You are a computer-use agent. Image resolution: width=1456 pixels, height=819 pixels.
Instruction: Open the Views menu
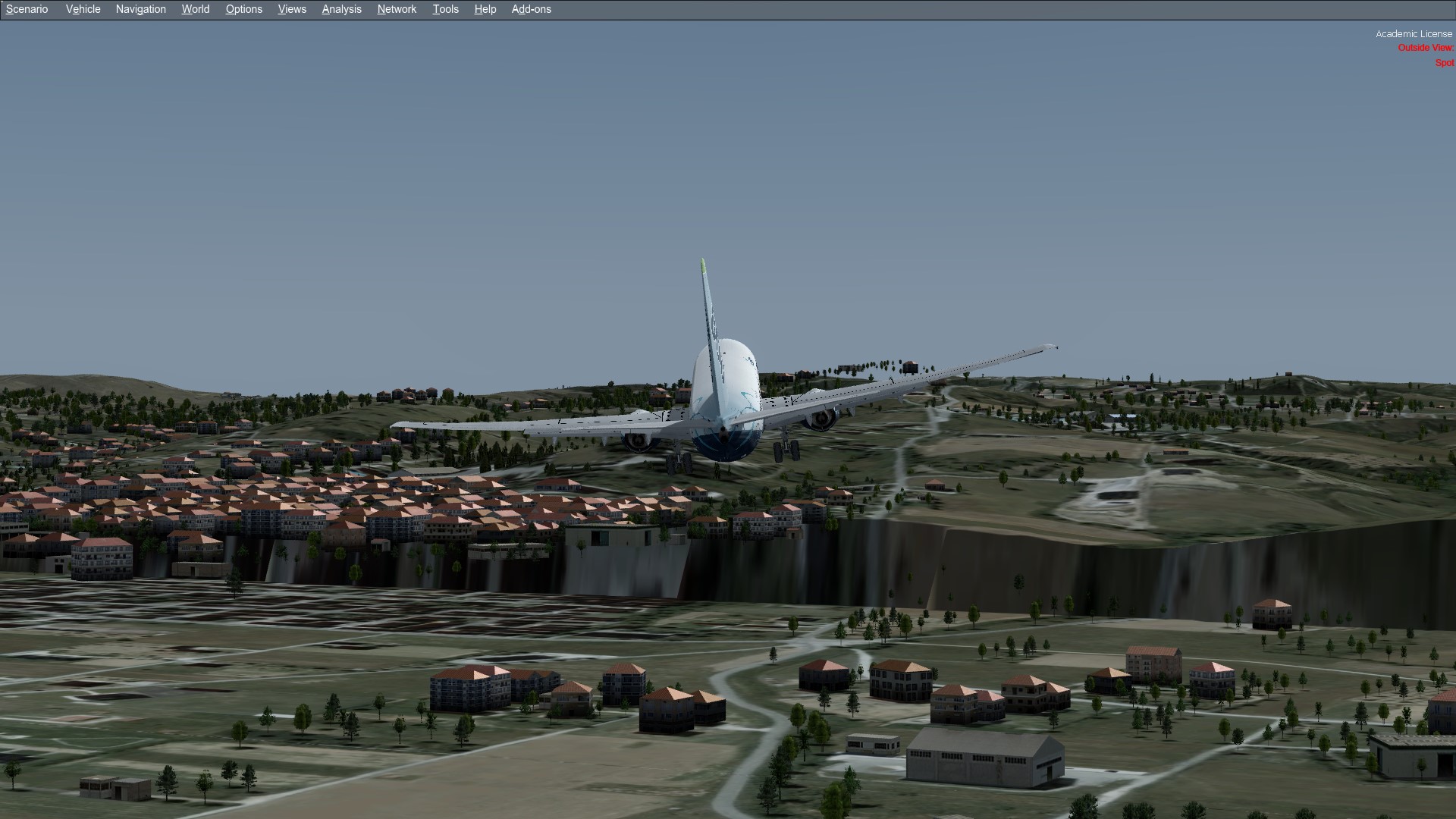click(292, 9)
